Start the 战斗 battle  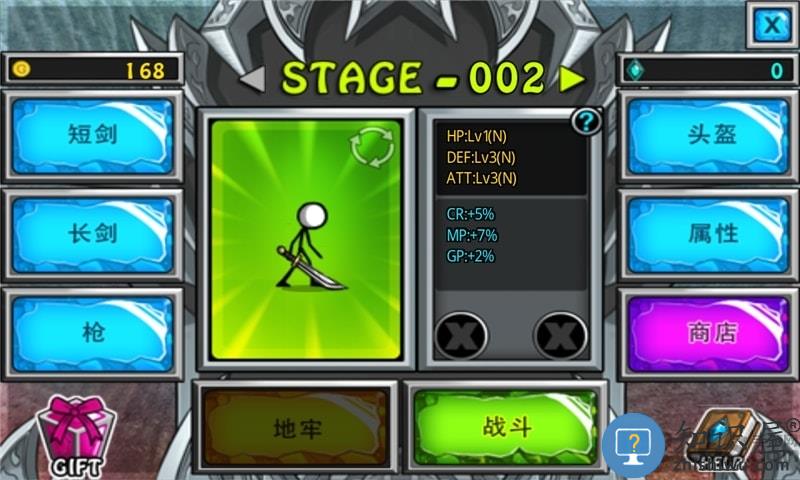click(507, 427)
